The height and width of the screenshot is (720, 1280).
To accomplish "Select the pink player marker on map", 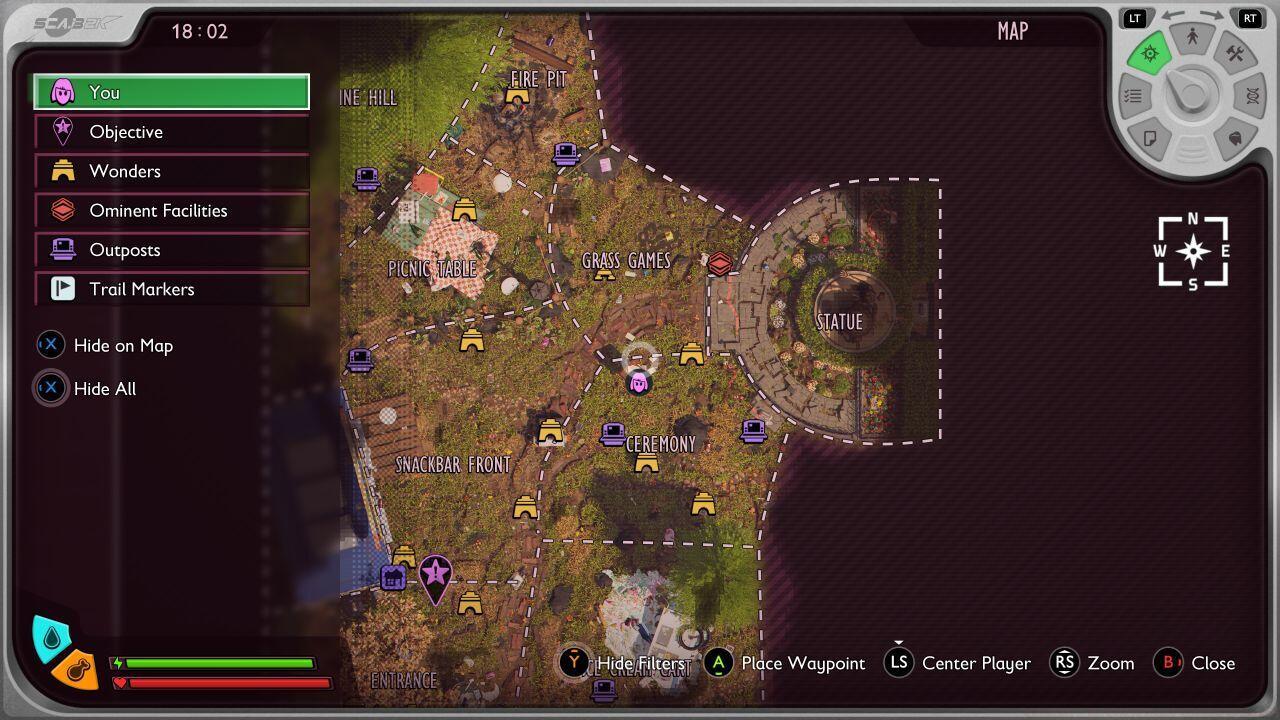I will [x=638, y=382].
